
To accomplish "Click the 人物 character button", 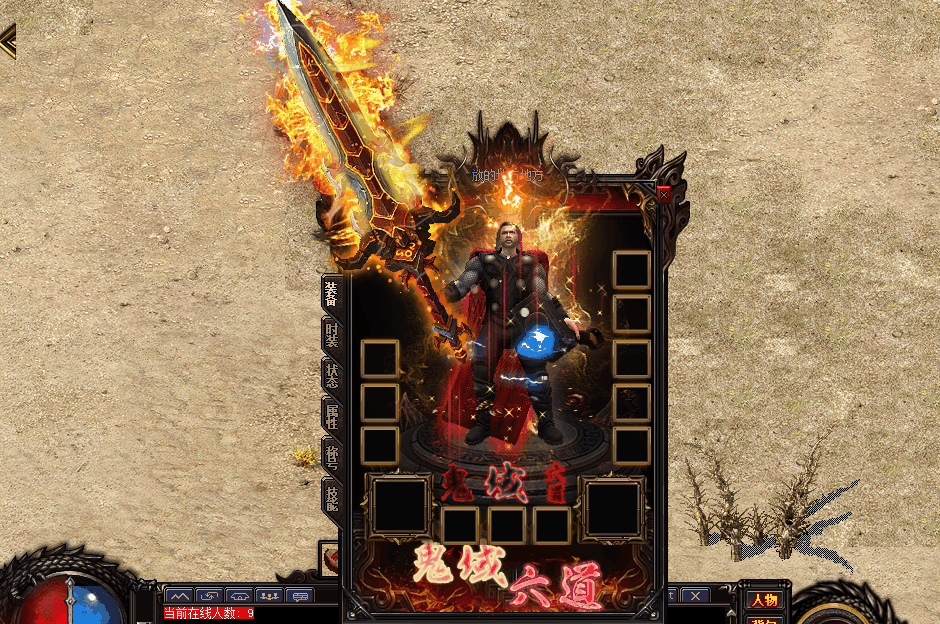I will 764,600.
